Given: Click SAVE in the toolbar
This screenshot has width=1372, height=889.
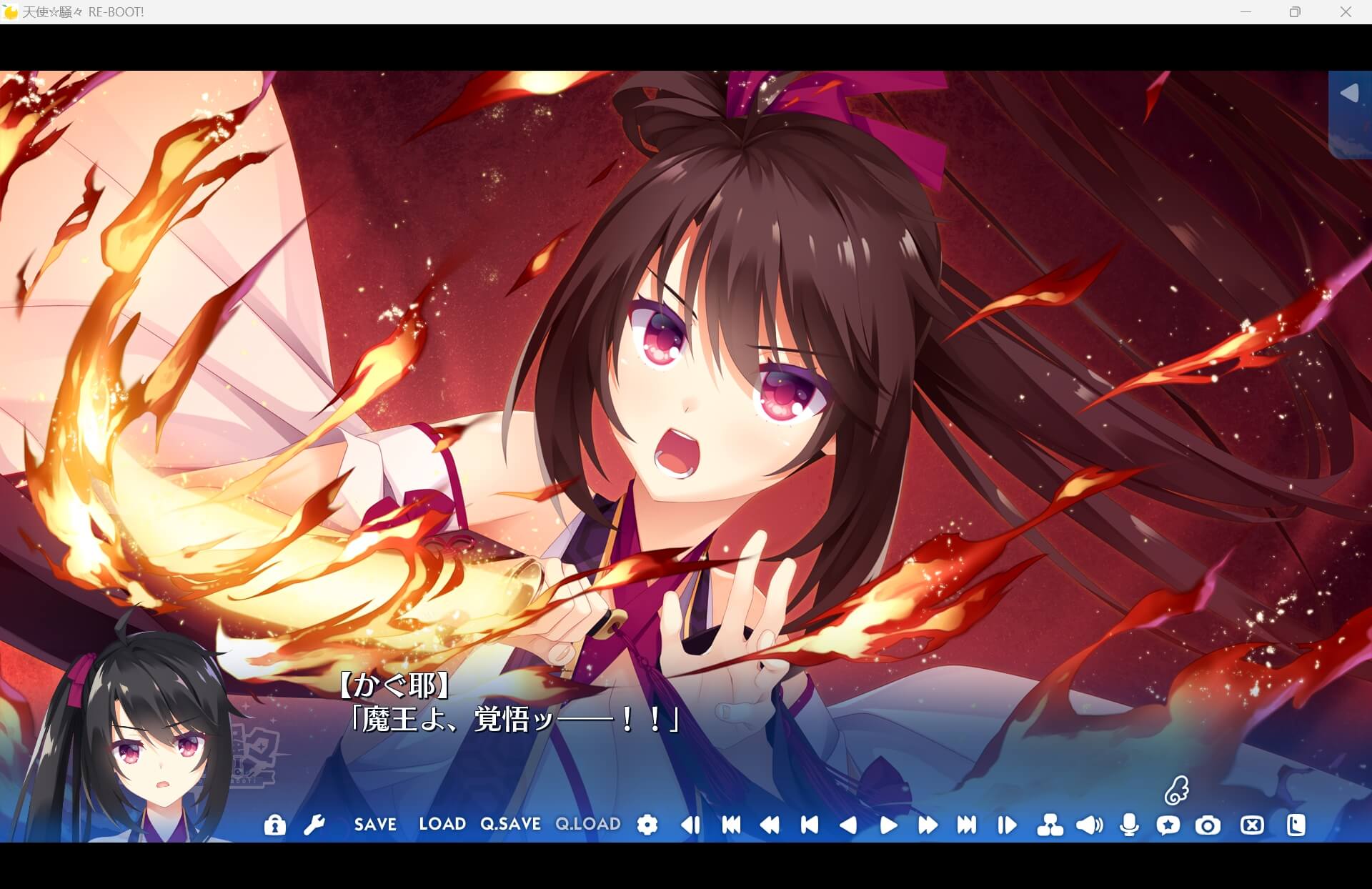Looking at the screenshot, I should (x=375, y=825).
